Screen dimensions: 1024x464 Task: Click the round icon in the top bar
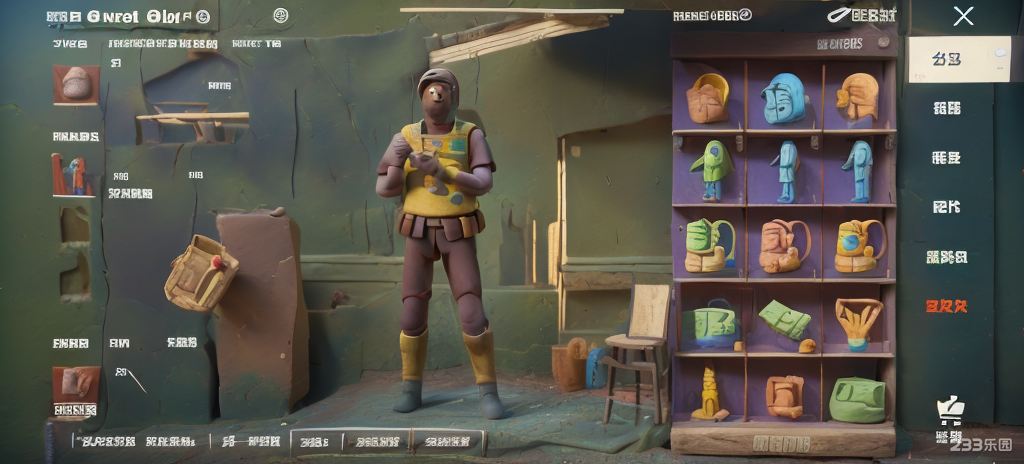[x=280, y=16]
